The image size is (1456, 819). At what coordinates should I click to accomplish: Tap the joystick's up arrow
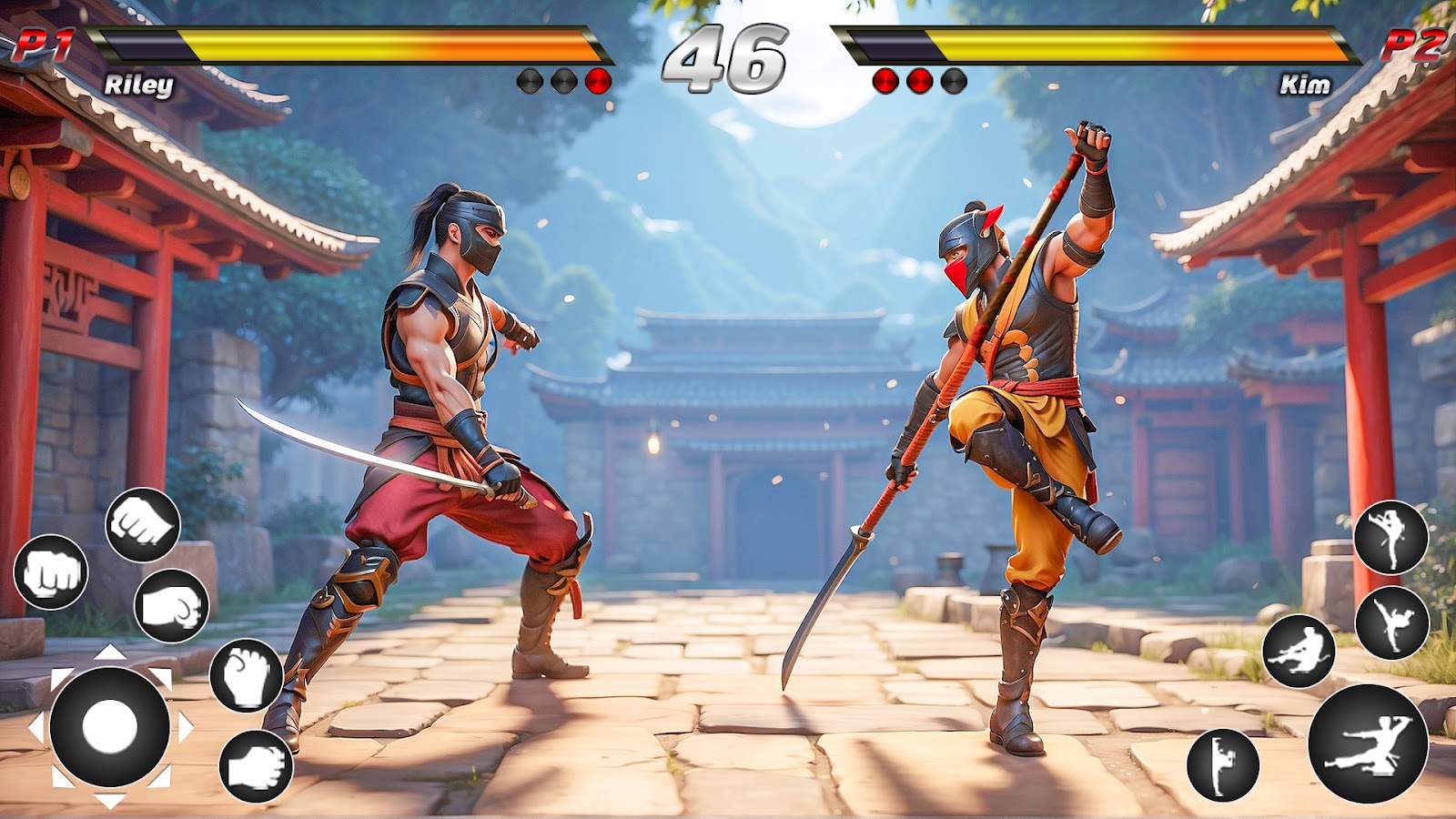(x=109, y=652)
